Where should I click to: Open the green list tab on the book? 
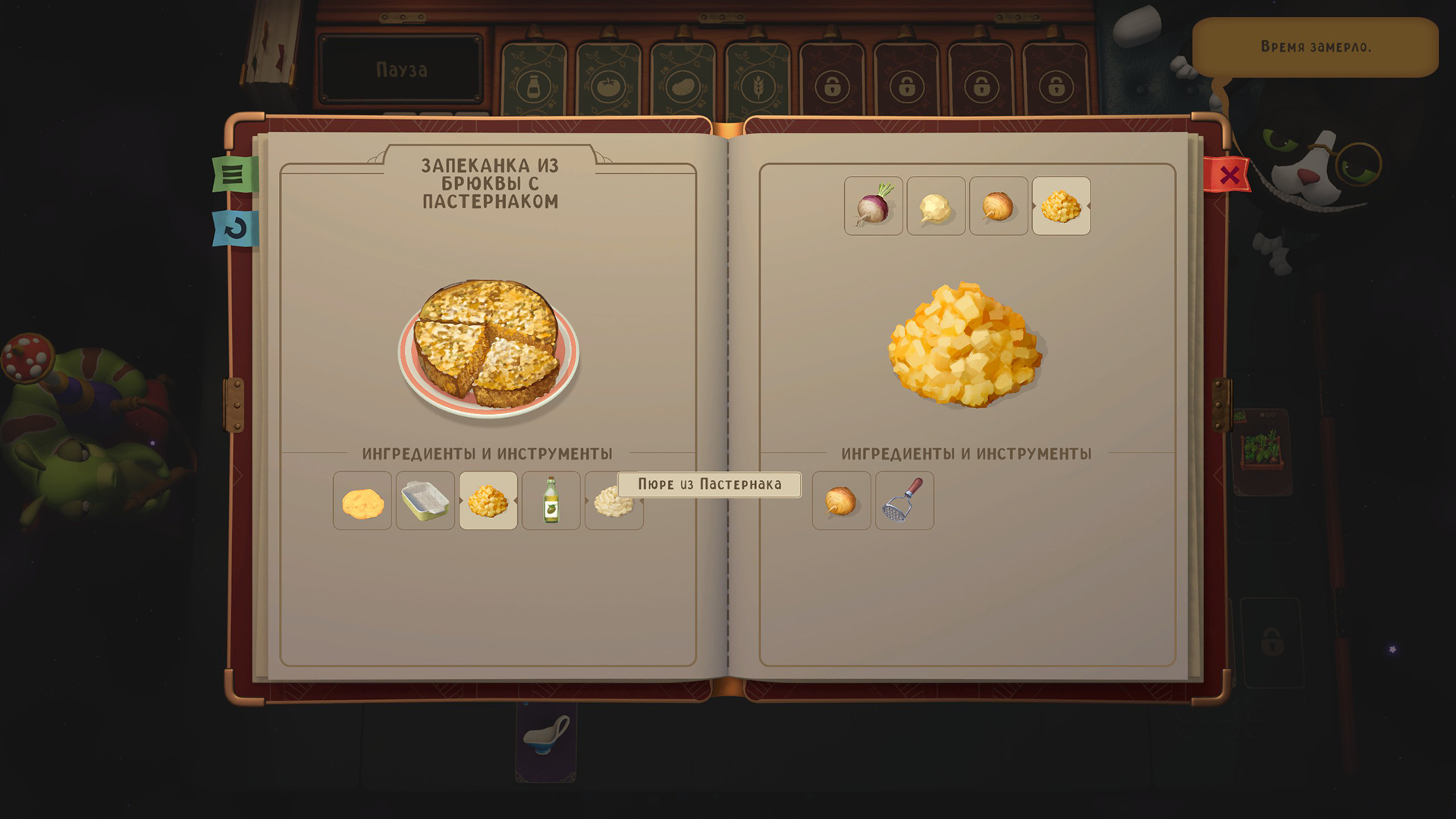tap(234, 174)
